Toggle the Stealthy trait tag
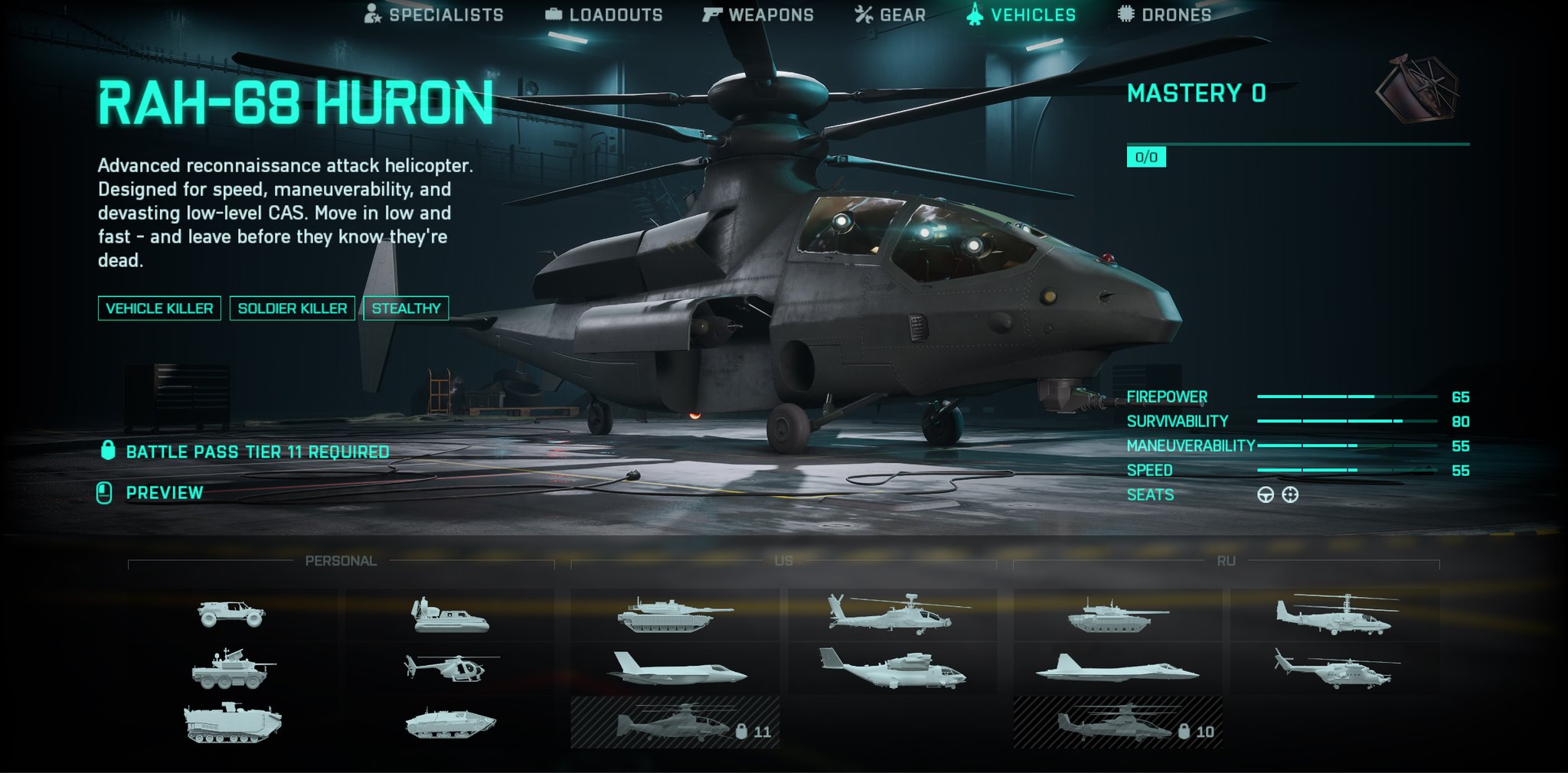This screenshot has width=1568, height=773. tap(407, 309)
